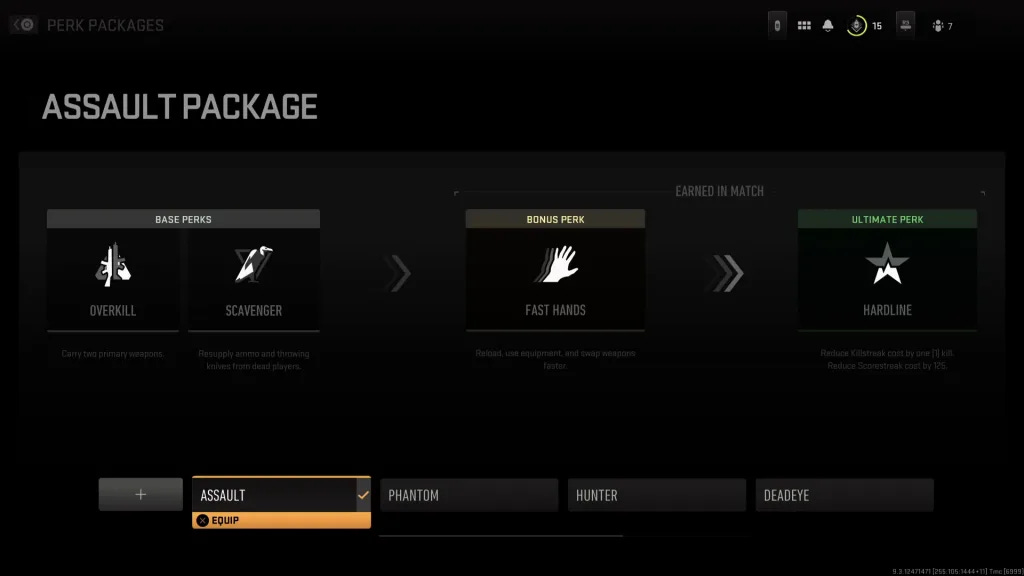
Task: View player rank progress icon
Action: click(x=857, y=26)
